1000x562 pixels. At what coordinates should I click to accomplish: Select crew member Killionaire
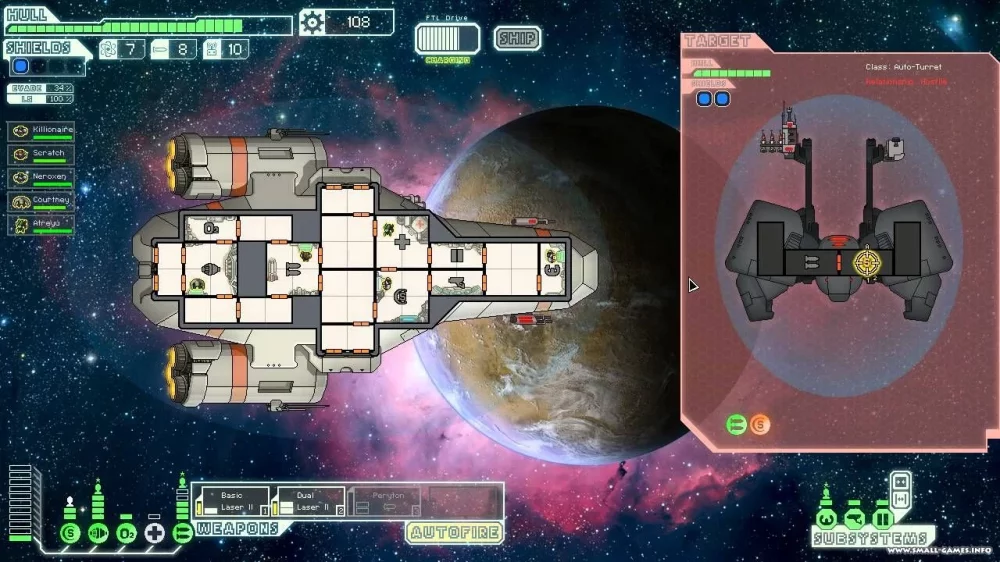[x=41, y=131]
